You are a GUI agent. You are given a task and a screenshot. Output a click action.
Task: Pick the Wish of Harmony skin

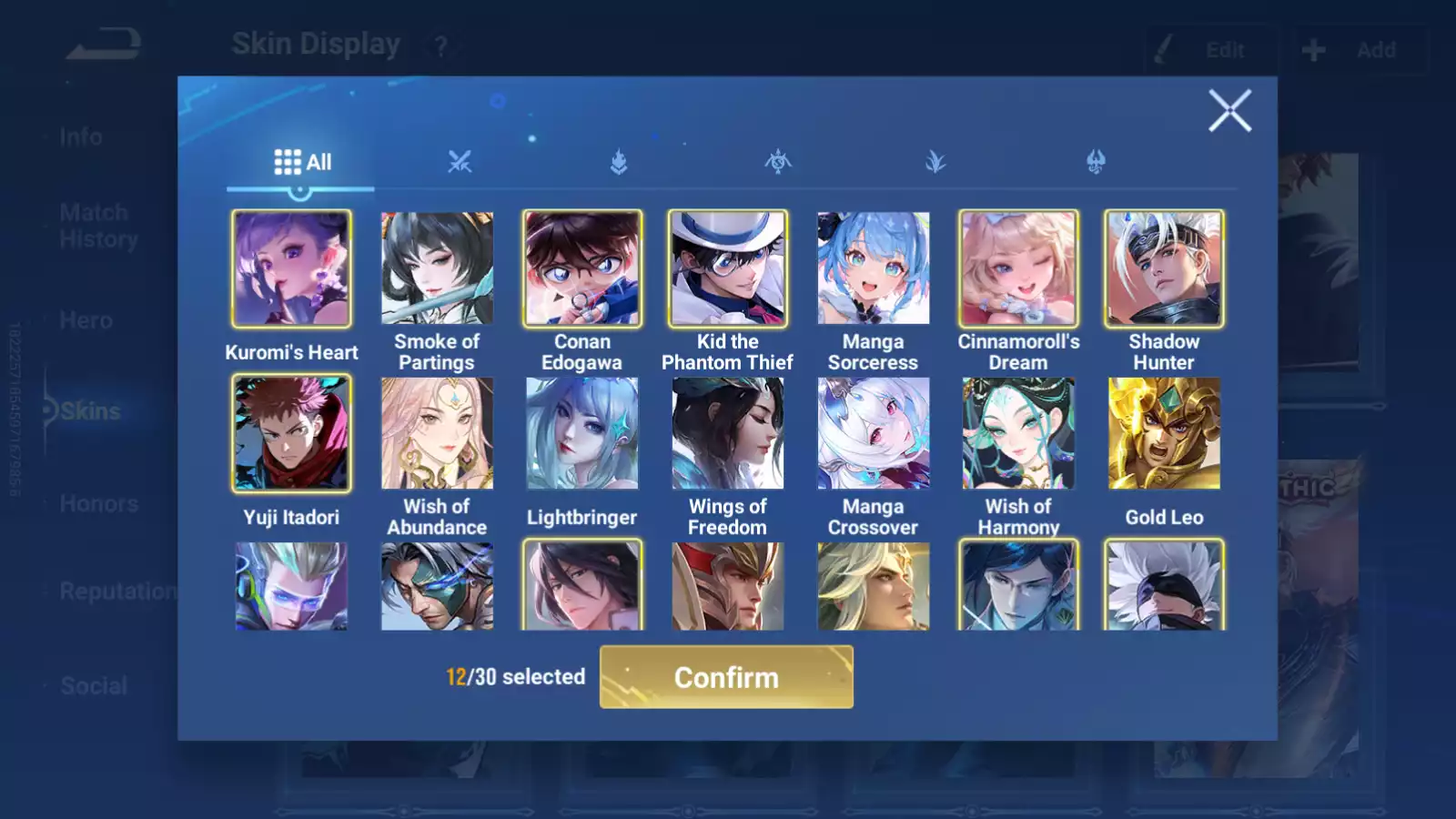tap(1018, 434)
